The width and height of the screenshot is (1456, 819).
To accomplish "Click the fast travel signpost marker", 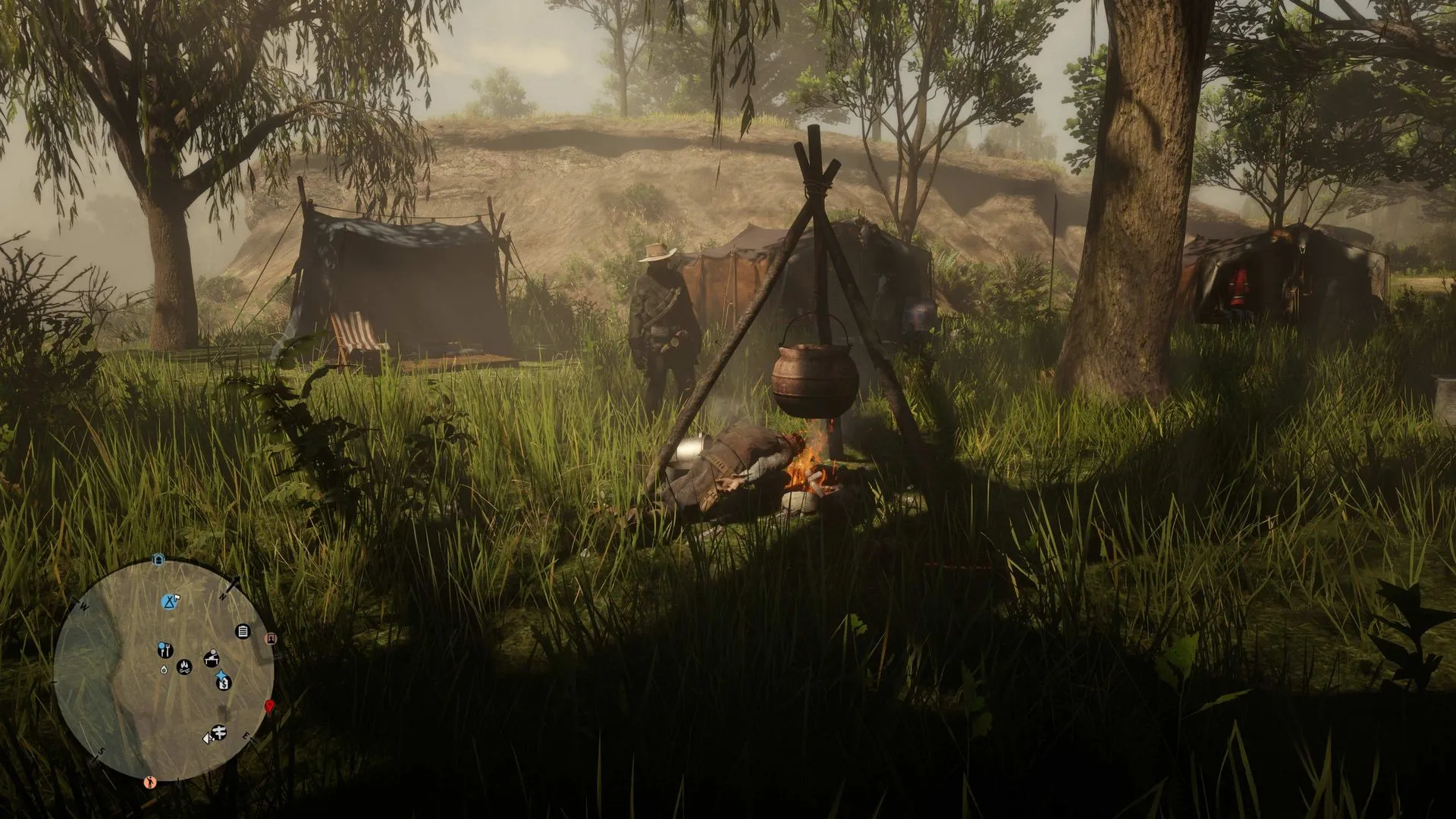I will click(x=218, y=733).
